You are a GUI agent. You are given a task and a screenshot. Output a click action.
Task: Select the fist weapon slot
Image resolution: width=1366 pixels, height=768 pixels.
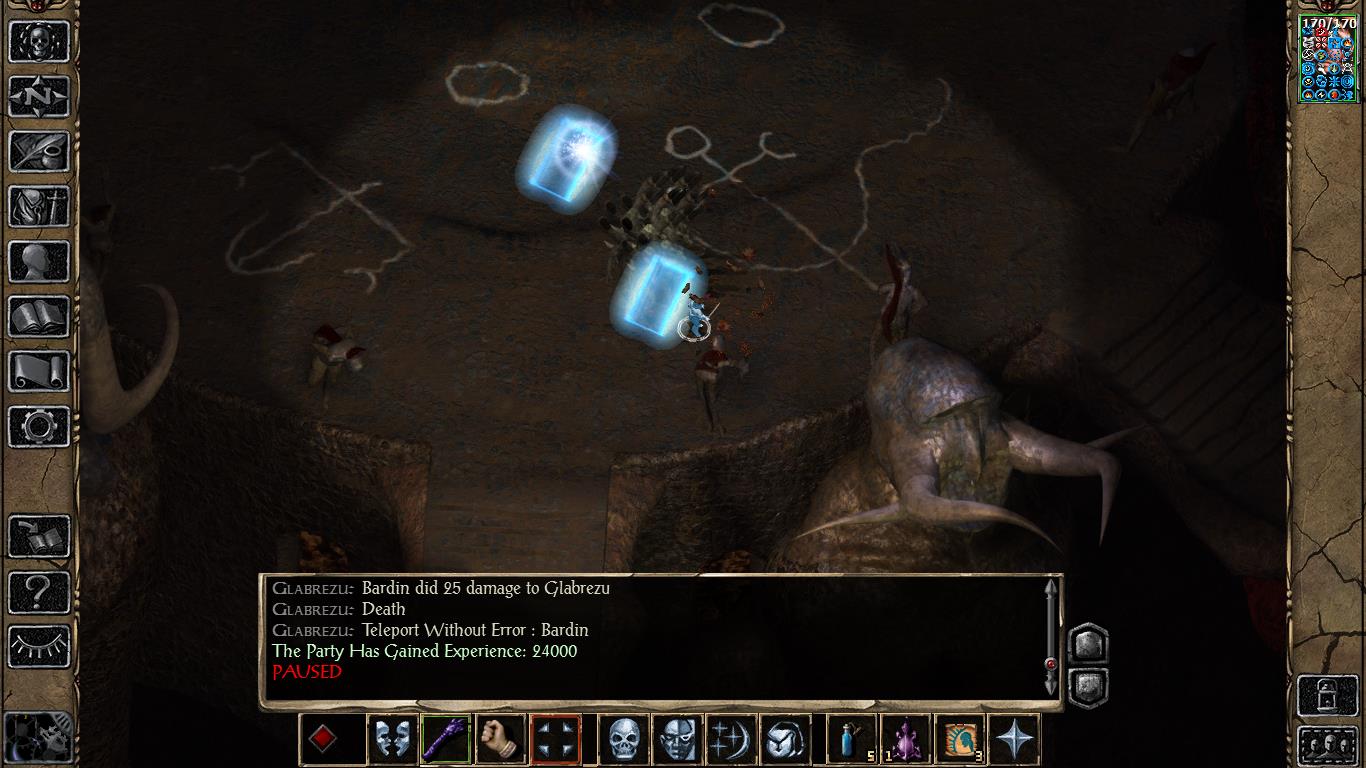click(500, 740)
